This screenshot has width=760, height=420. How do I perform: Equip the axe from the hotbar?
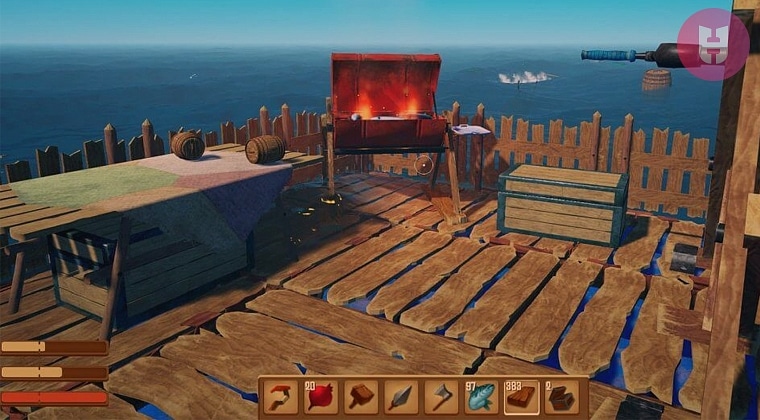(440, 397)
